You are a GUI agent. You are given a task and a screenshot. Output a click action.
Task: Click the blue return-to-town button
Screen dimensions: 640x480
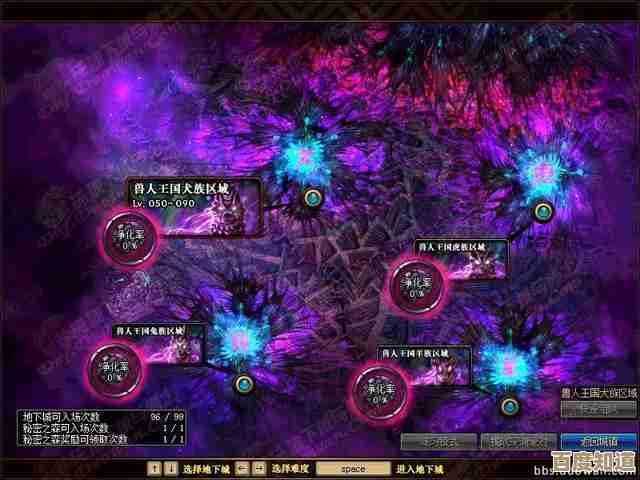click(594, 441)
